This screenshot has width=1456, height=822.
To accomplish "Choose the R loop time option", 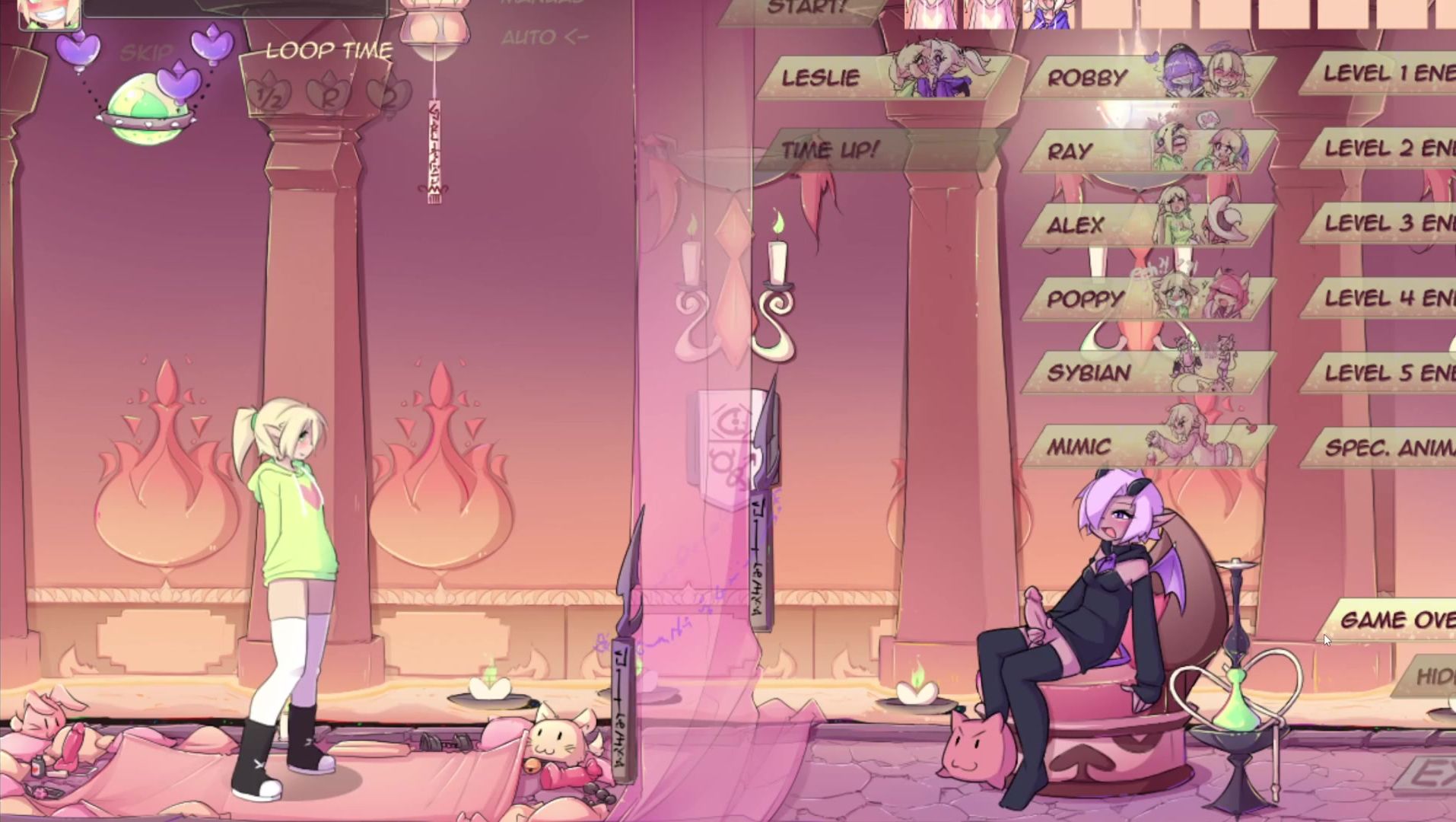I will click(x=329, y=97).
